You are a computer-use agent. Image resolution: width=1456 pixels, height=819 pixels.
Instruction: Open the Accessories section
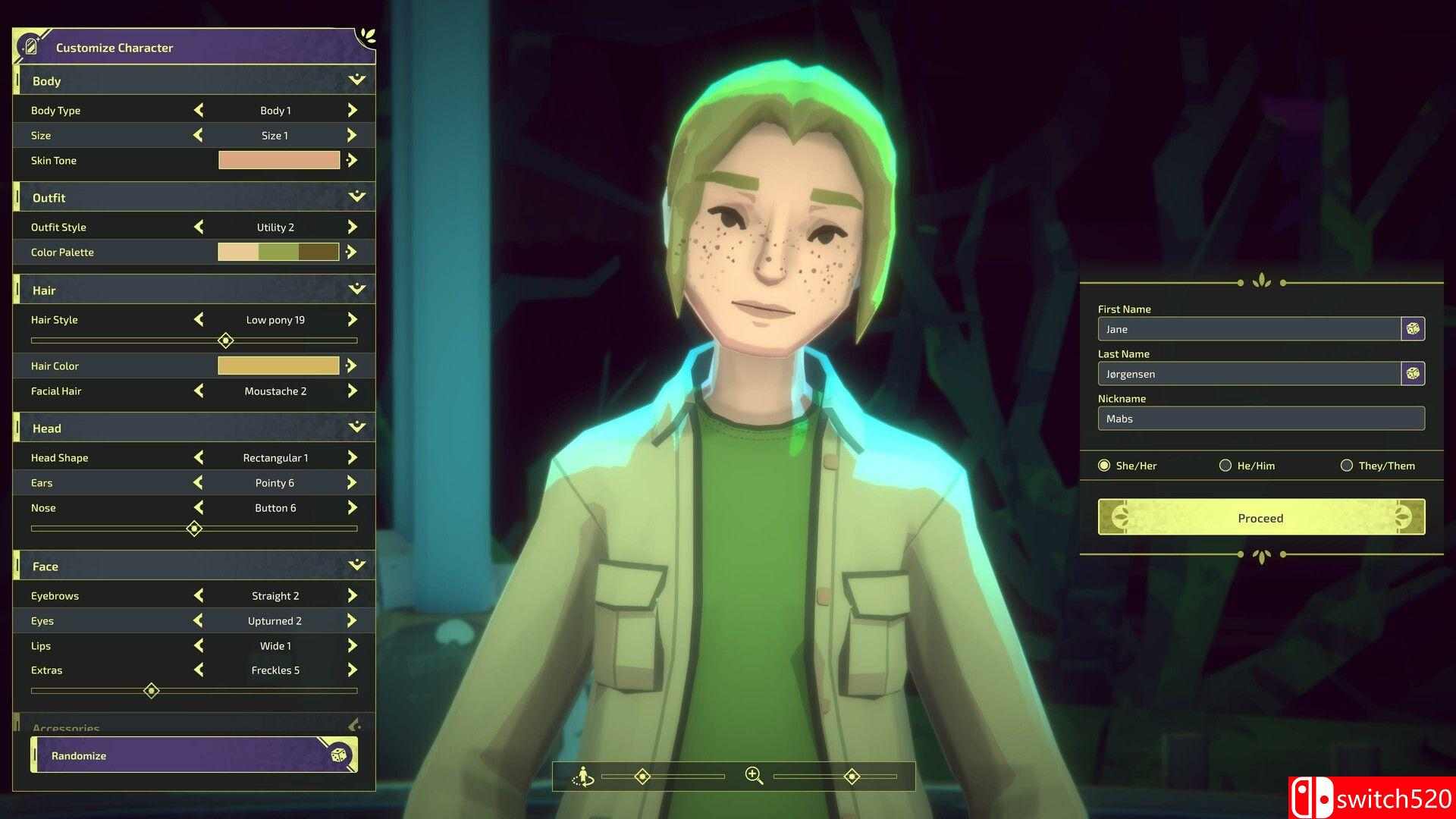353,726
